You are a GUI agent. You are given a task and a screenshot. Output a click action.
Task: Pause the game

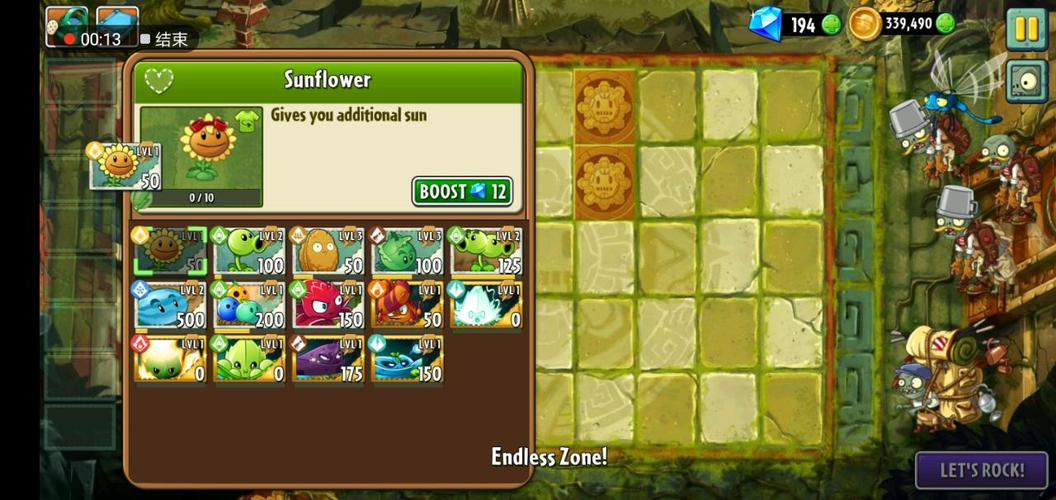1026,28
